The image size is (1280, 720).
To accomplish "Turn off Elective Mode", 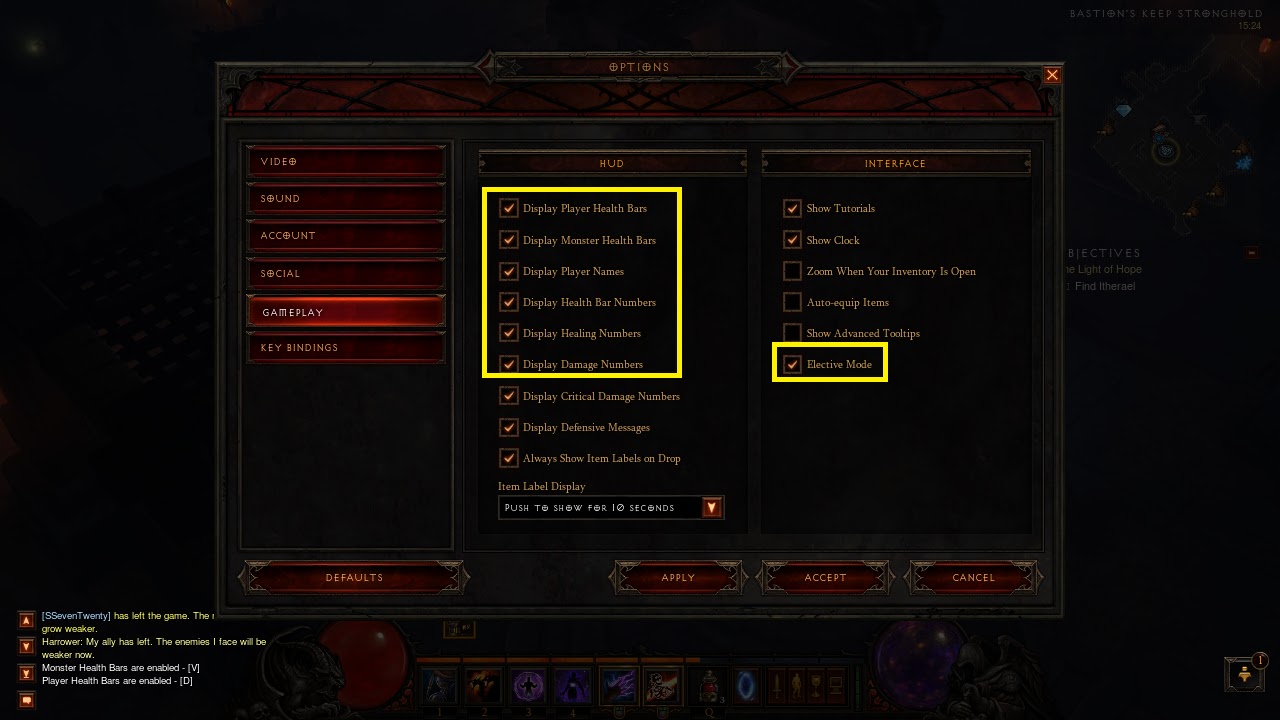I will coord(792,364).
